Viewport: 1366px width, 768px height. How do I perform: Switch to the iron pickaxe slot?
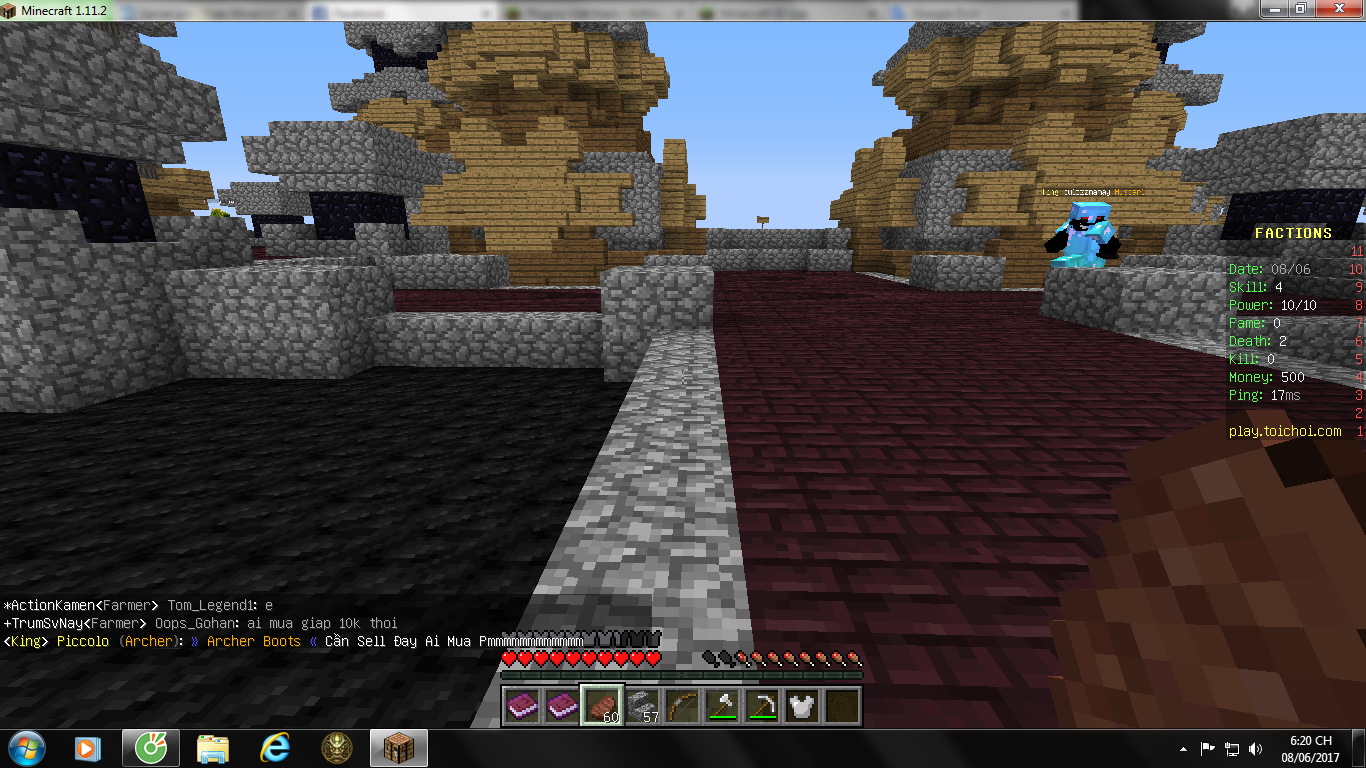[763, 706]
